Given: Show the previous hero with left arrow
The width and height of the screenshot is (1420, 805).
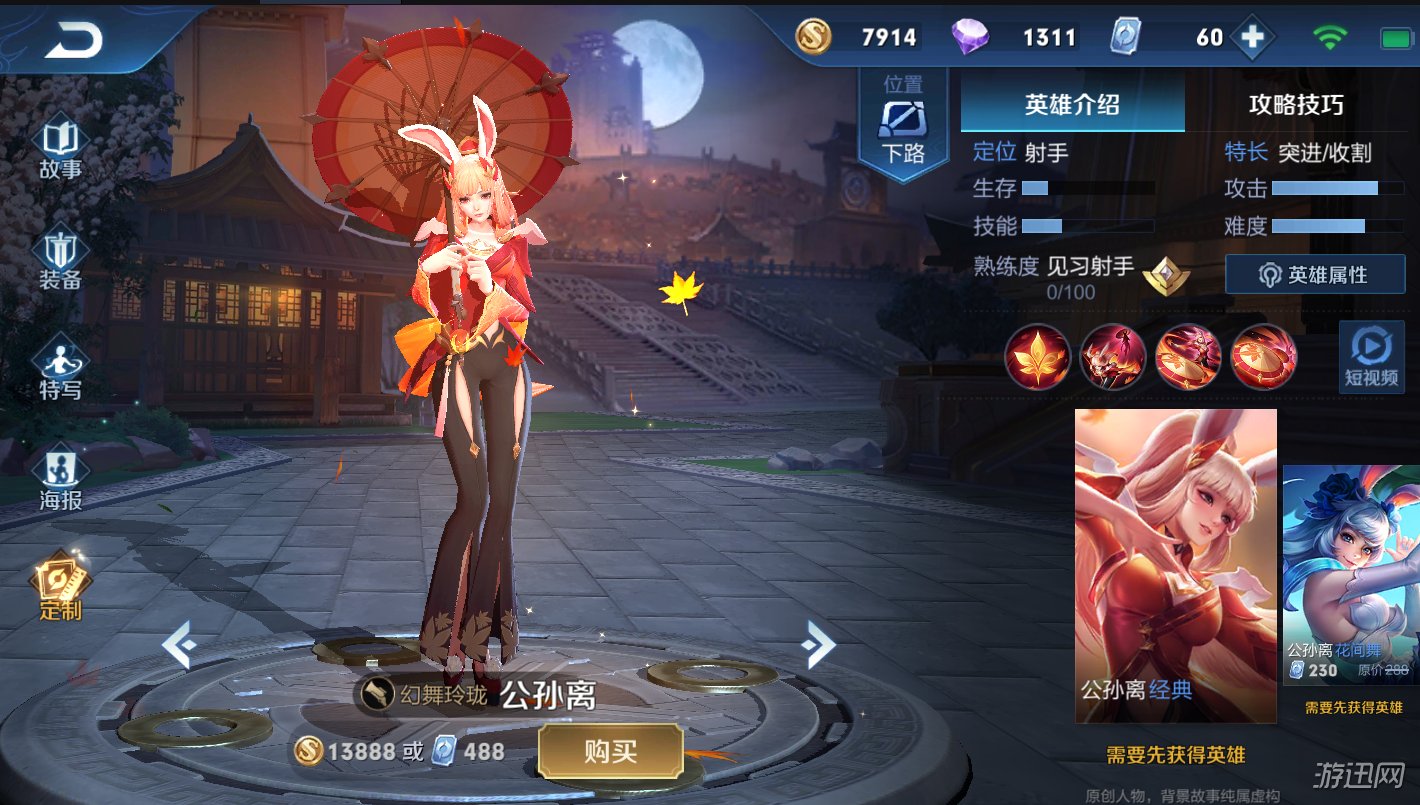Looking at the screenshot, I should [178, 645].
